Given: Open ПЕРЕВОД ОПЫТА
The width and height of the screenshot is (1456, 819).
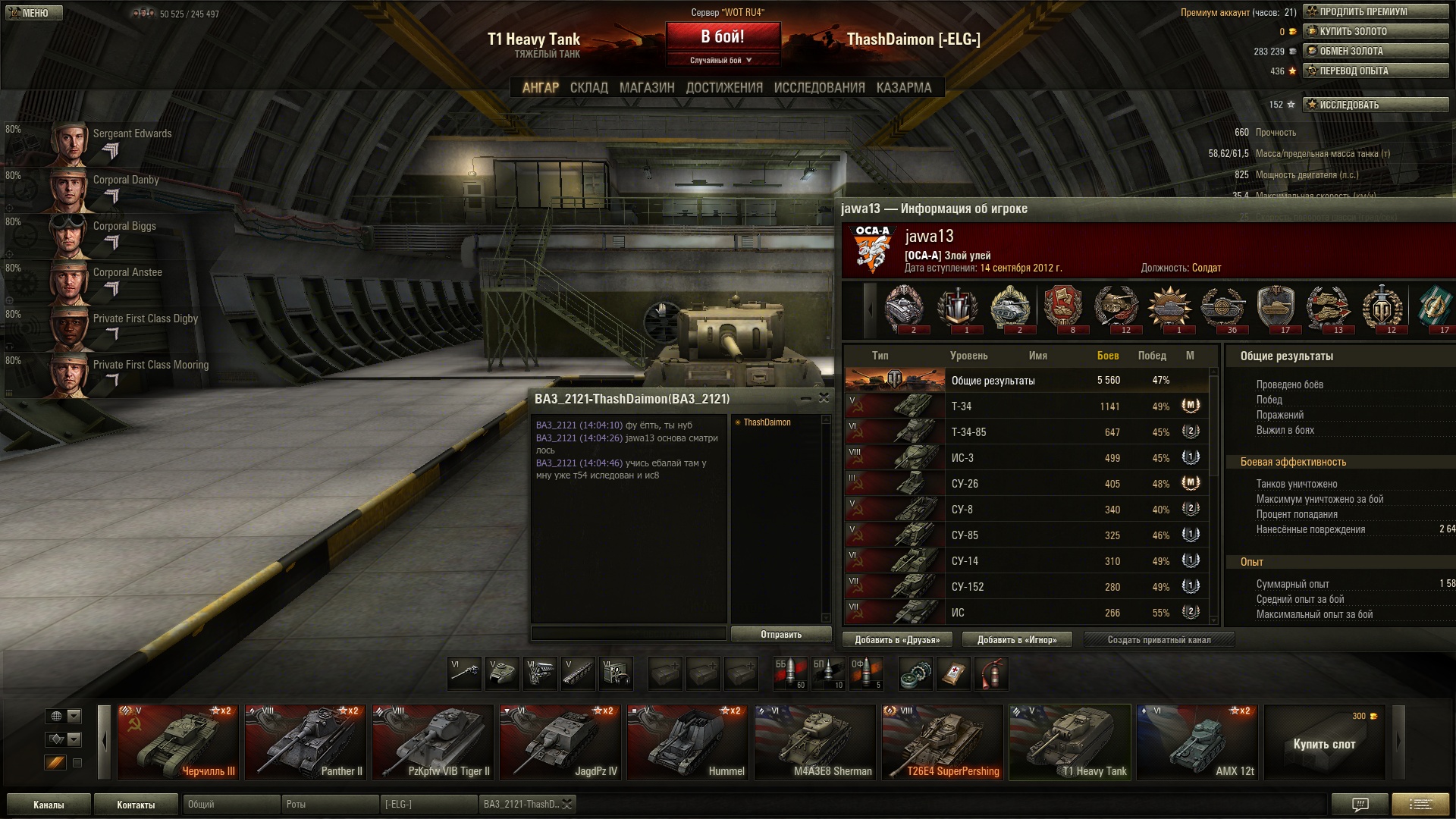Looking at the screenshot, I should coord(1375,71).
